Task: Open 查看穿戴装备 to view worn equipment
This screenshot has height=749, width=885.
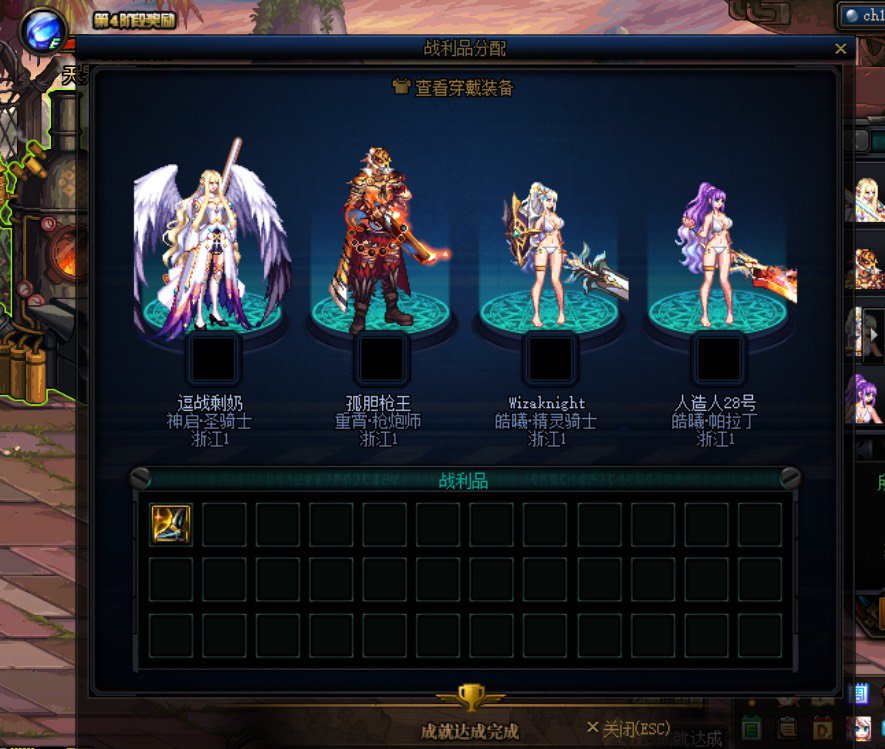Action: tap(453, 88)
